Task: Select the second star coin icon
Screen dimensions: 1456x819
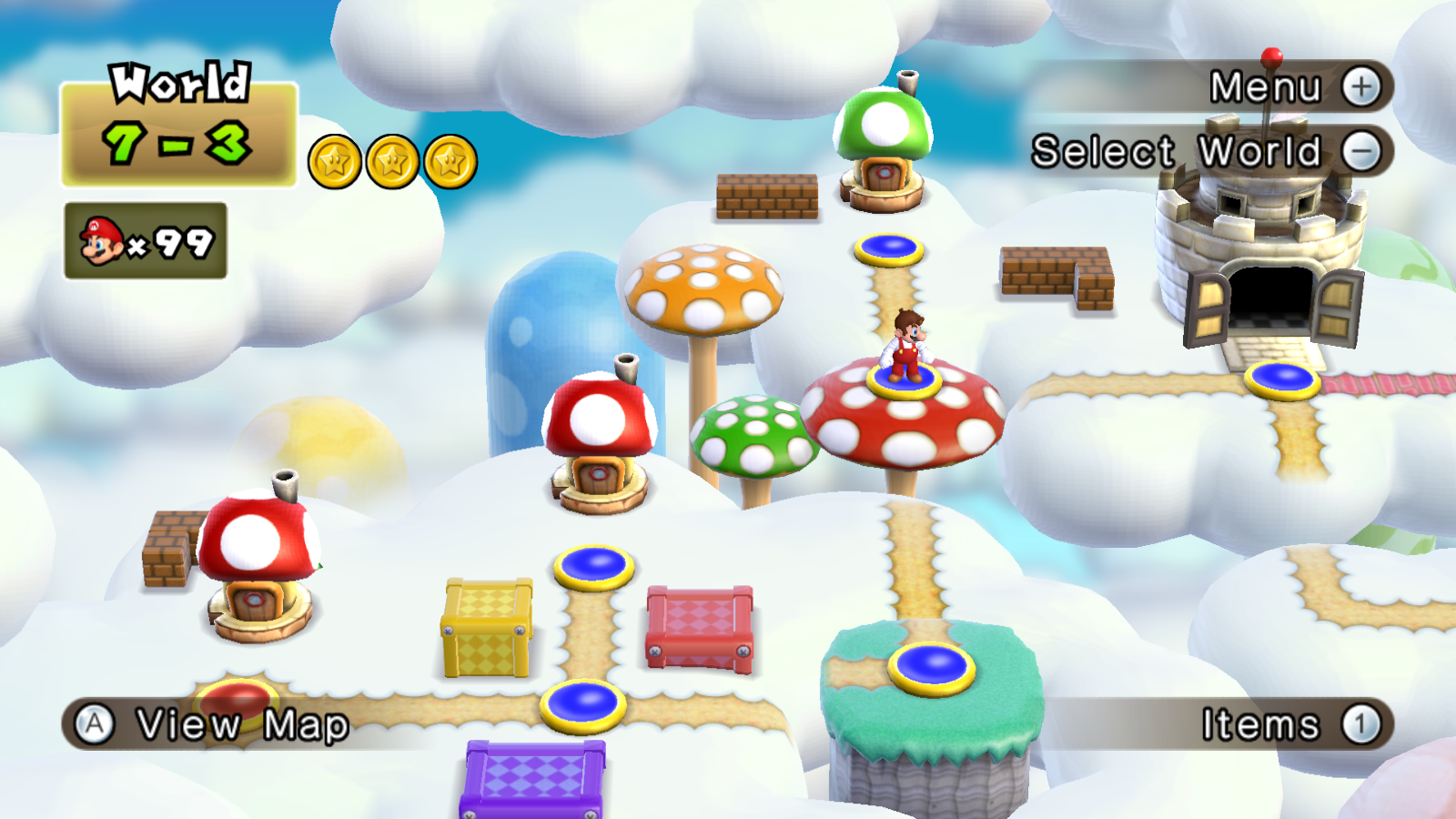Action: coord(393,160)
